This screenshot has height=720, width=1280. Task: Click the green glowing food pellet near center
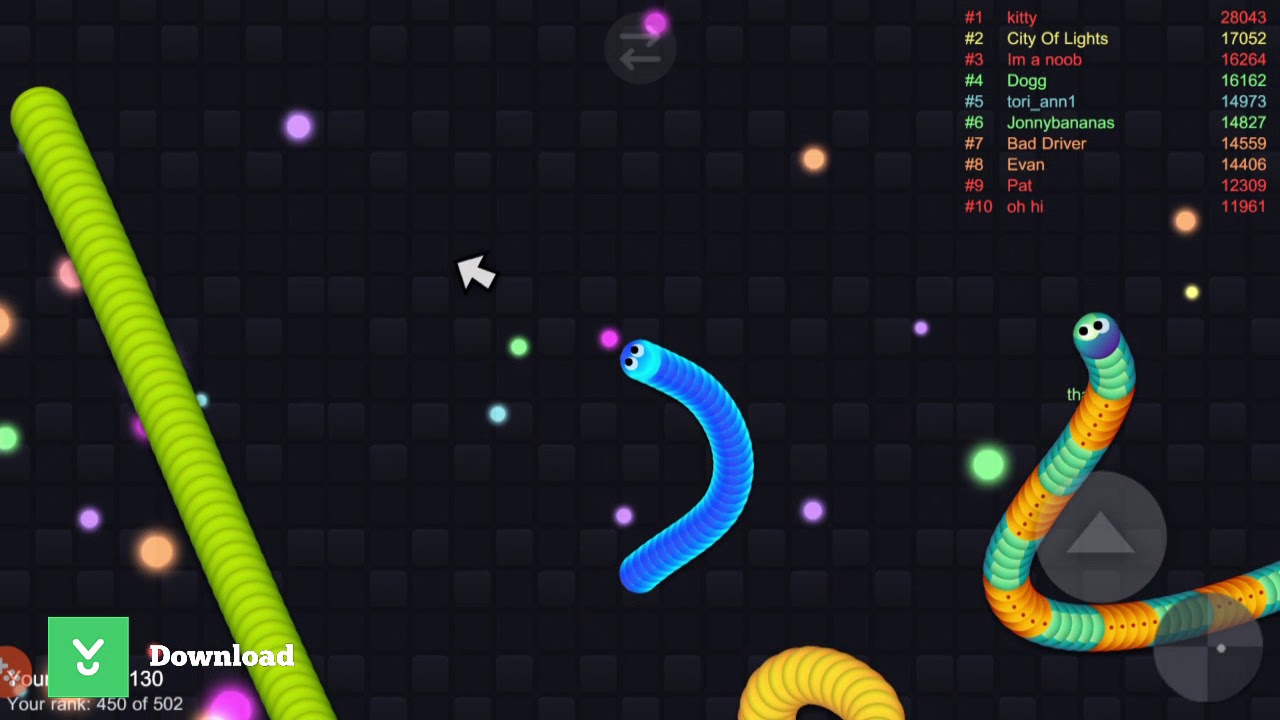518,346
